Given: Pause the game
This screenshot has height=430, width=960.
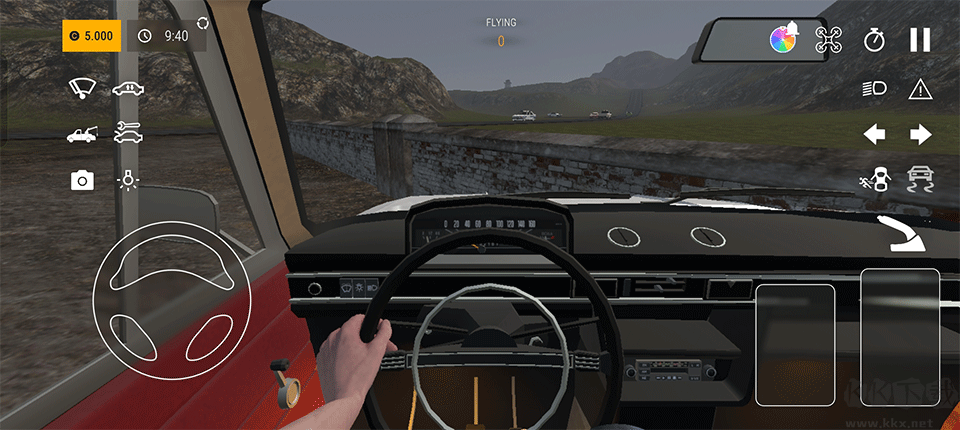Looking at the screenshot, I should pos(920,40).
